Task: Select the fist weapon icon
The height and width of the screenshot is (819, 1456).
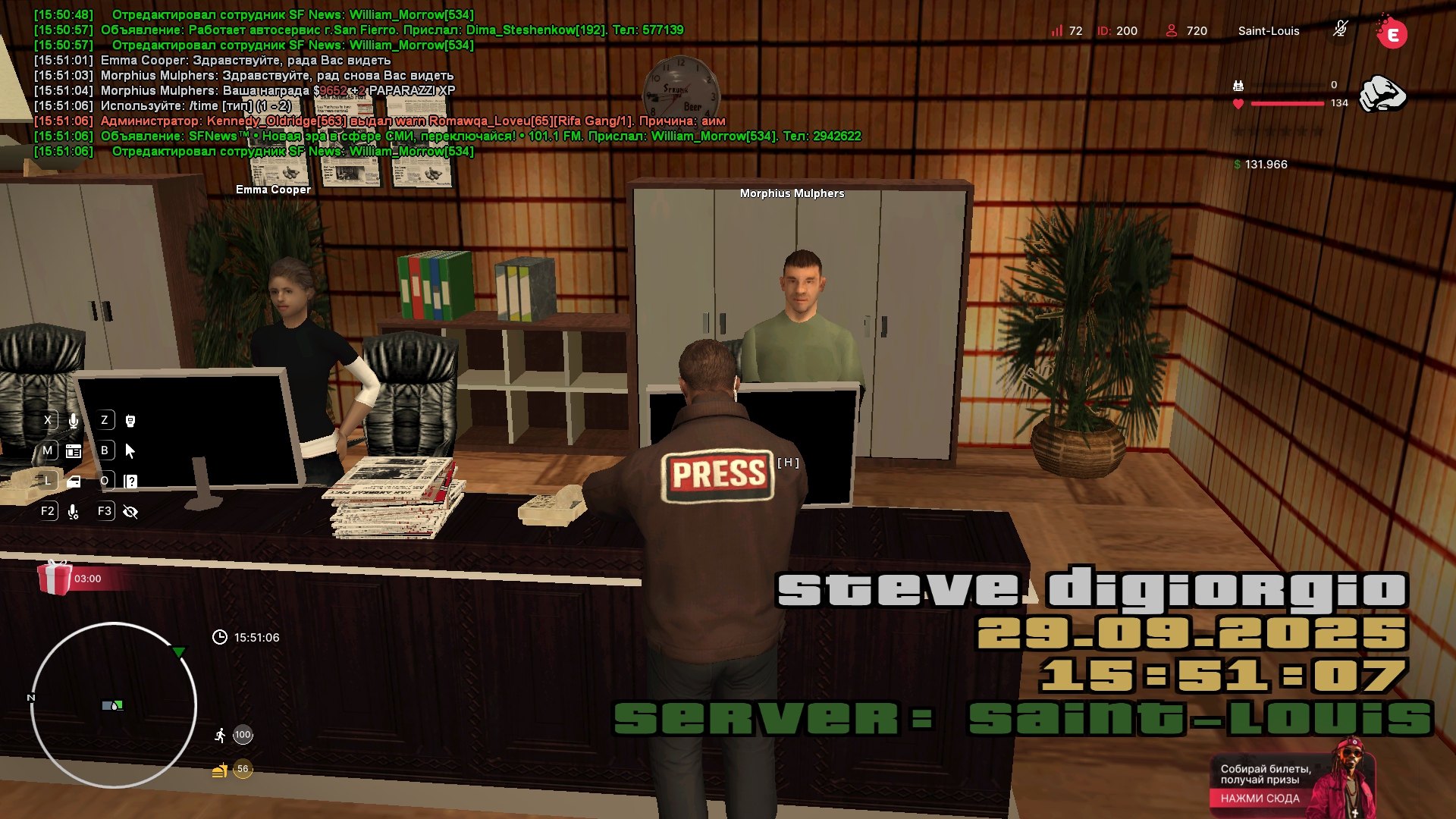Action: (x=1382, y=94)
